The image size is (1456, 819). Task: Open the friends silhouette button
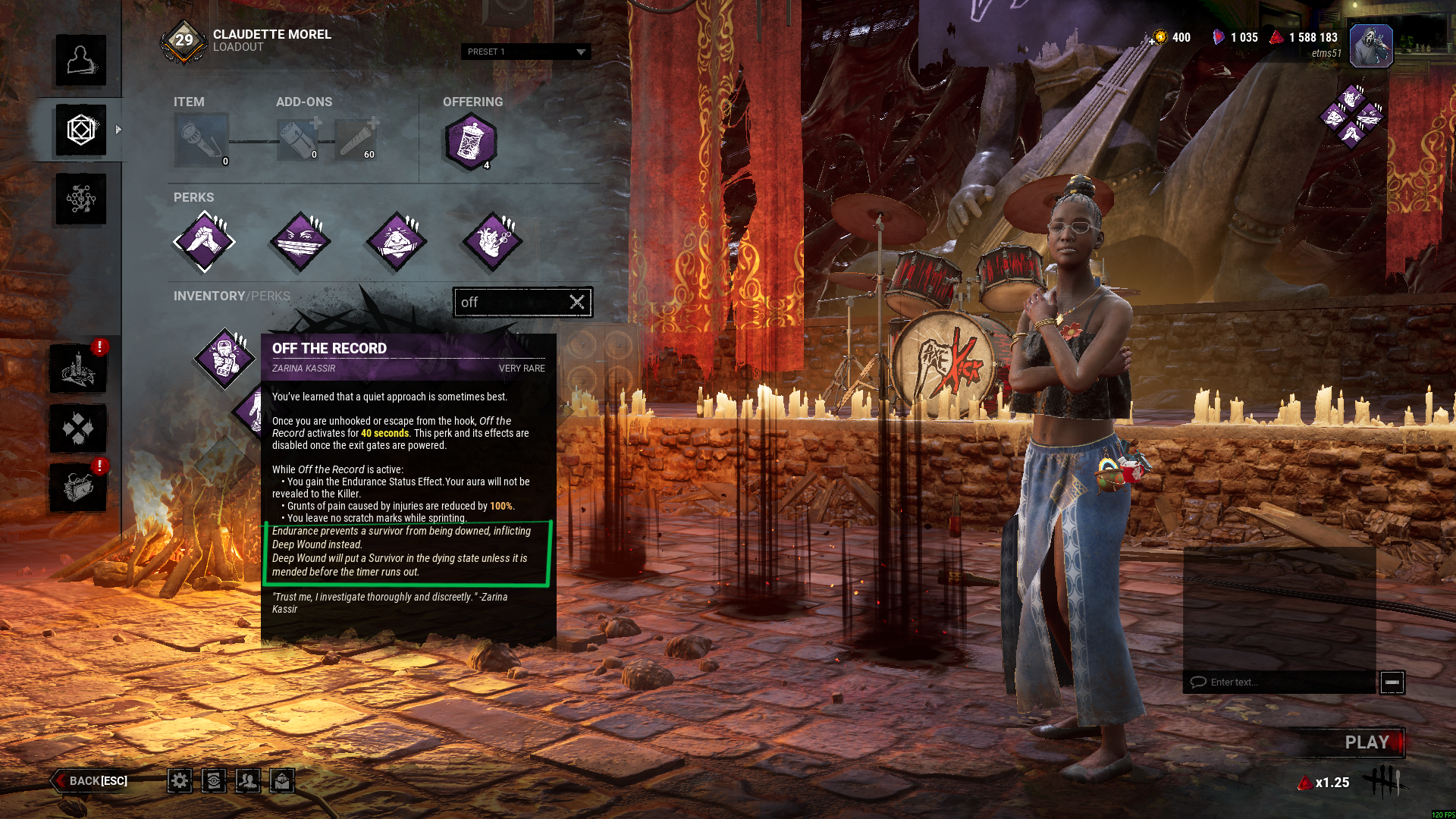[248, 780]
